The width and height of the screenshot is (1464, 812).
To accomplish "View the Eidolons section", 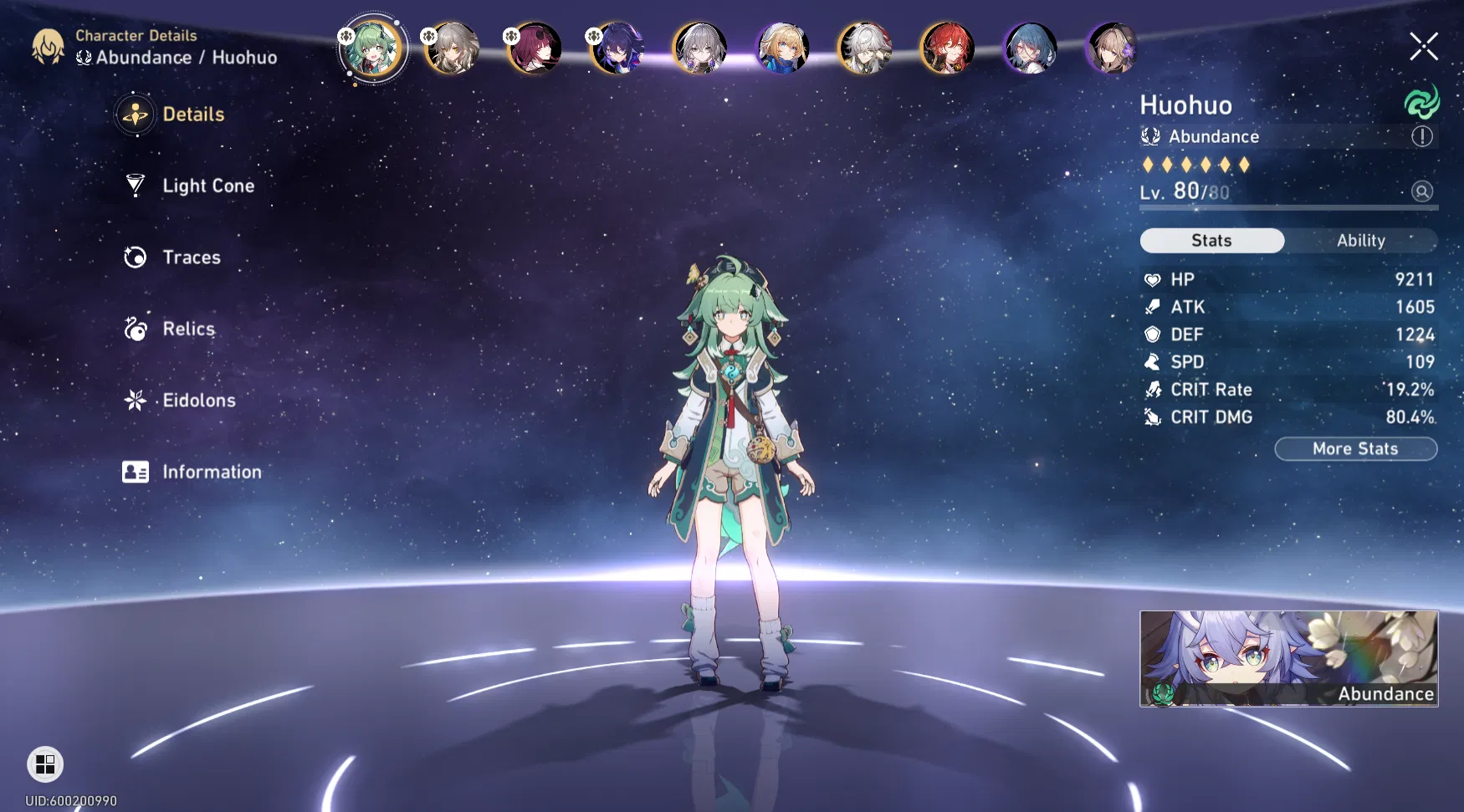I will [x=200, y=401].
